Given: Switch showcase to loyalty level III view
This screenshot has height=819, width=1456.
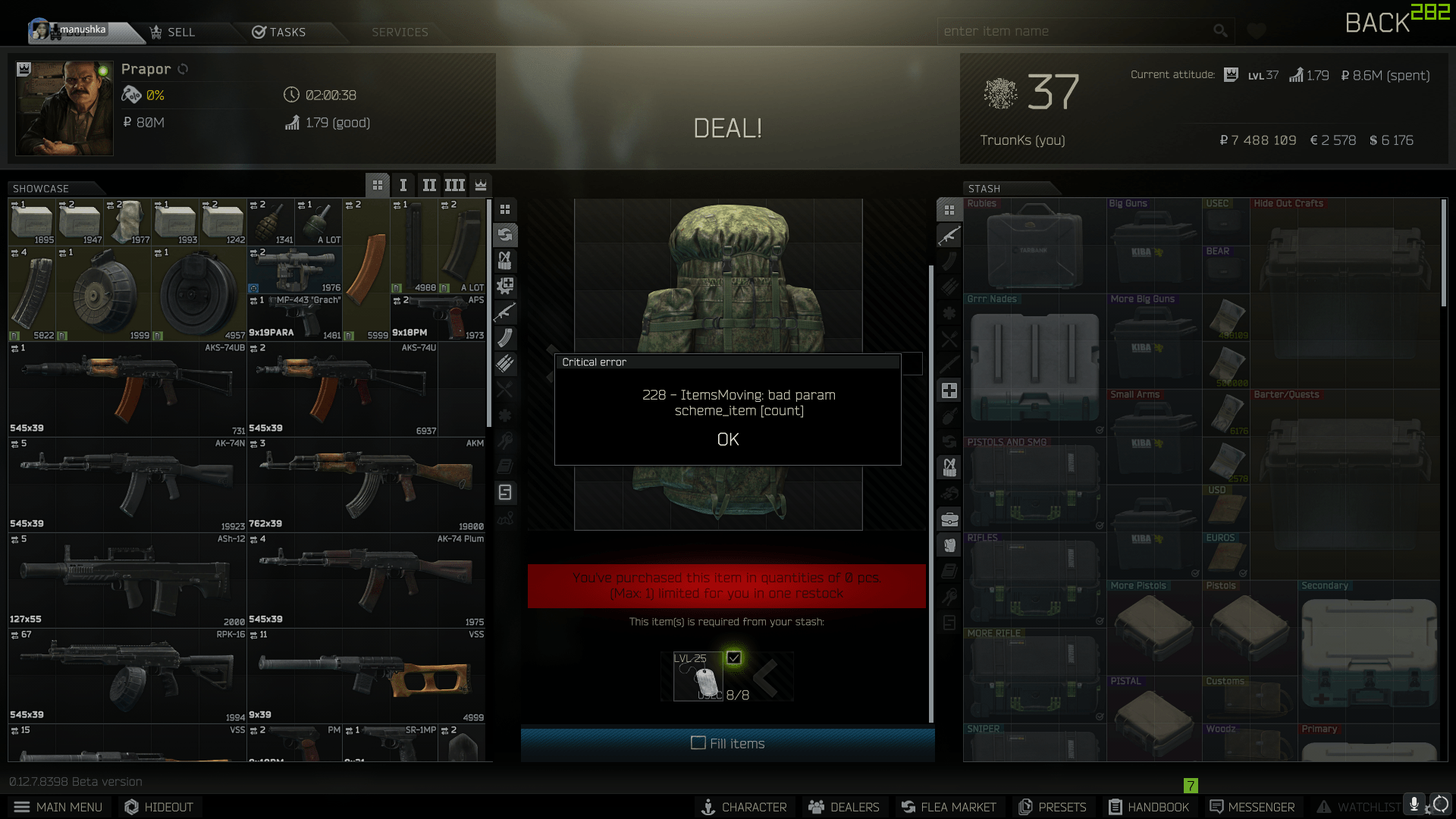Looking at the screenshot, I should tap(454, 185).
